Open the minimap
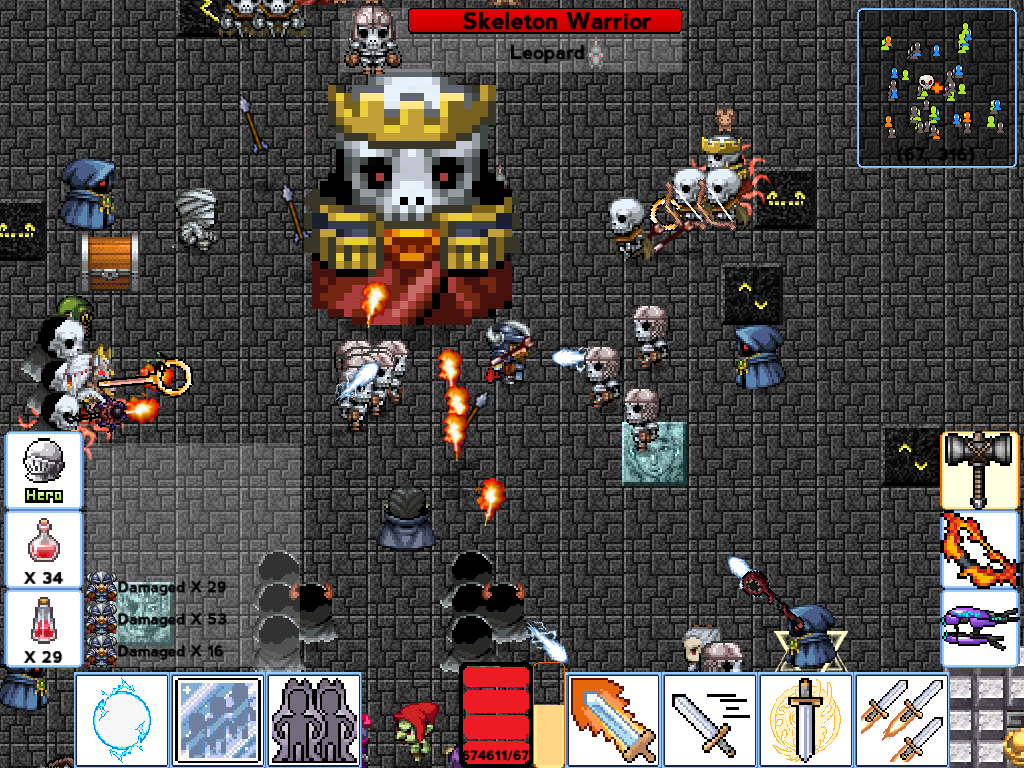1024x768 pixels. [x=936, y=88]
